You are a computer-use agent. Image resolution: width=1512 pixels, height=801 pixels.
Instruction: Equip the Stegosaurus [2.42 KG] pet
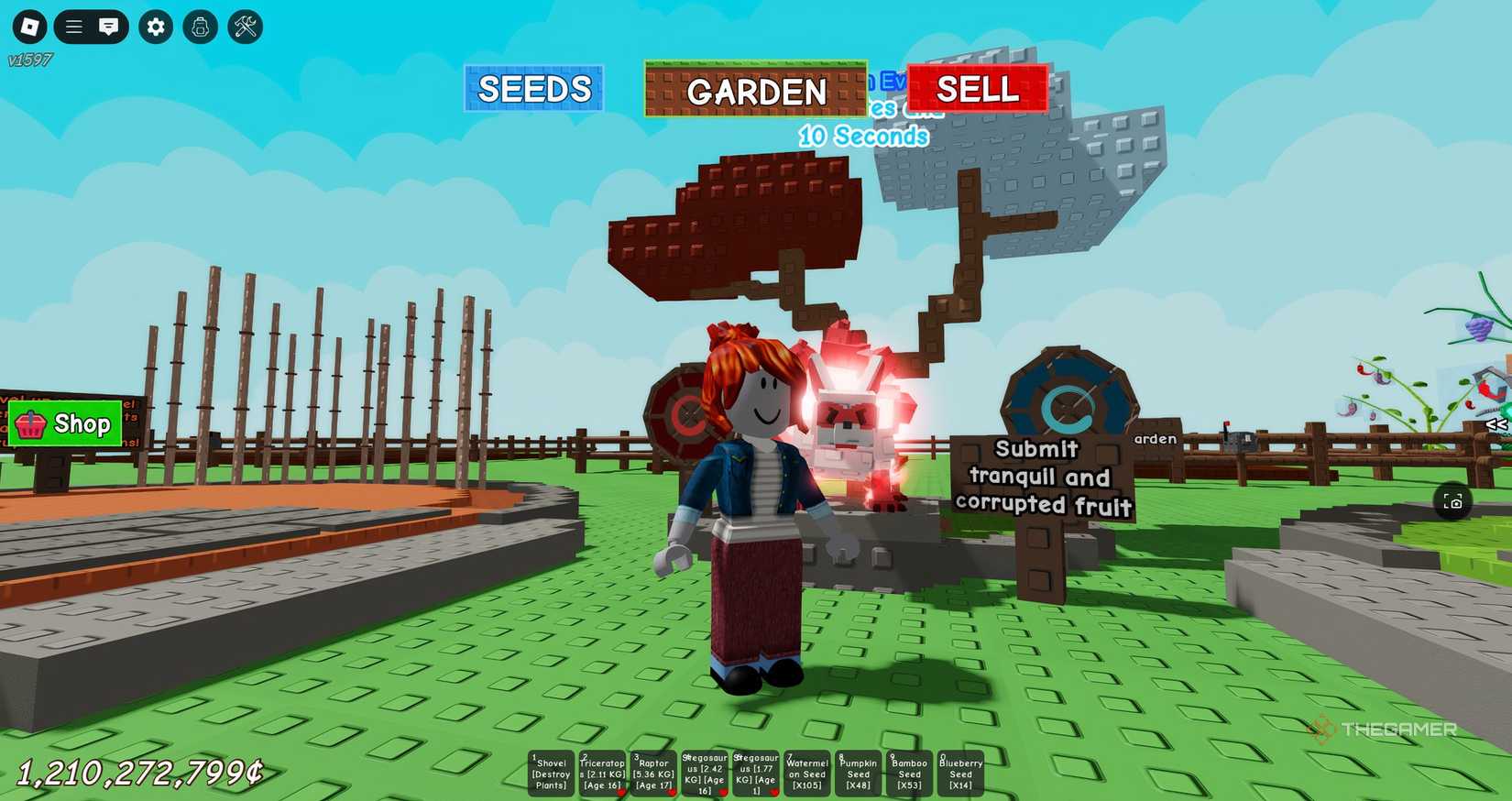pyautogui.click(x=704, y=773)
